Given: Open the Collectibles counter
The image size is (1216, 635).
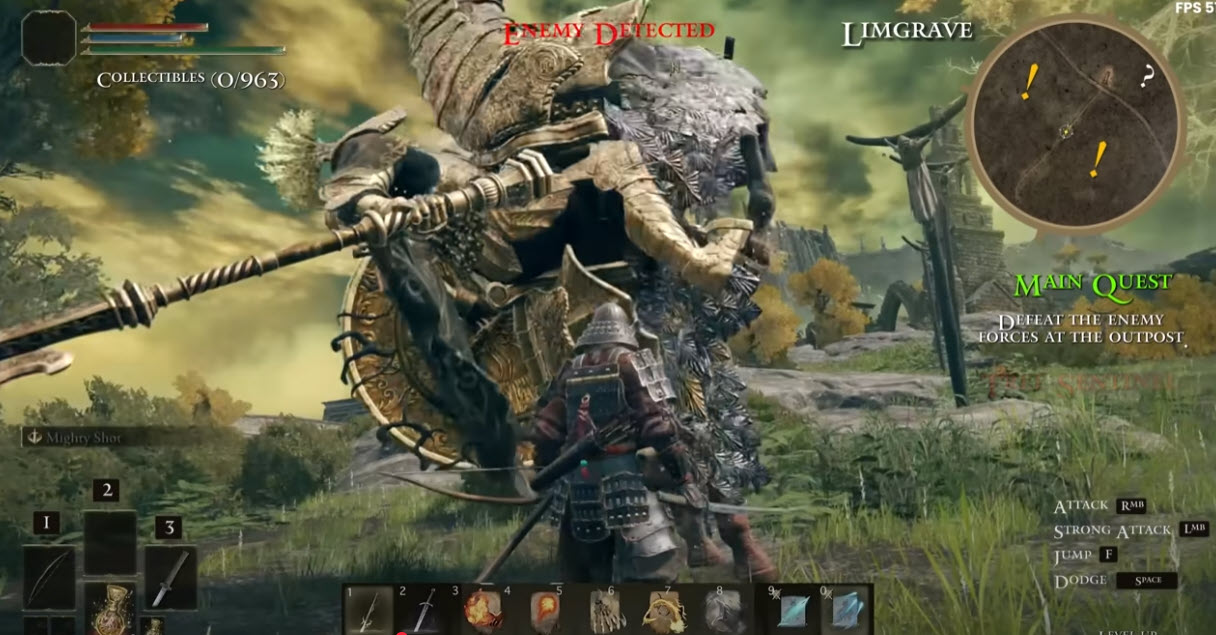Looking at the screenshot, I should [188, 79].
